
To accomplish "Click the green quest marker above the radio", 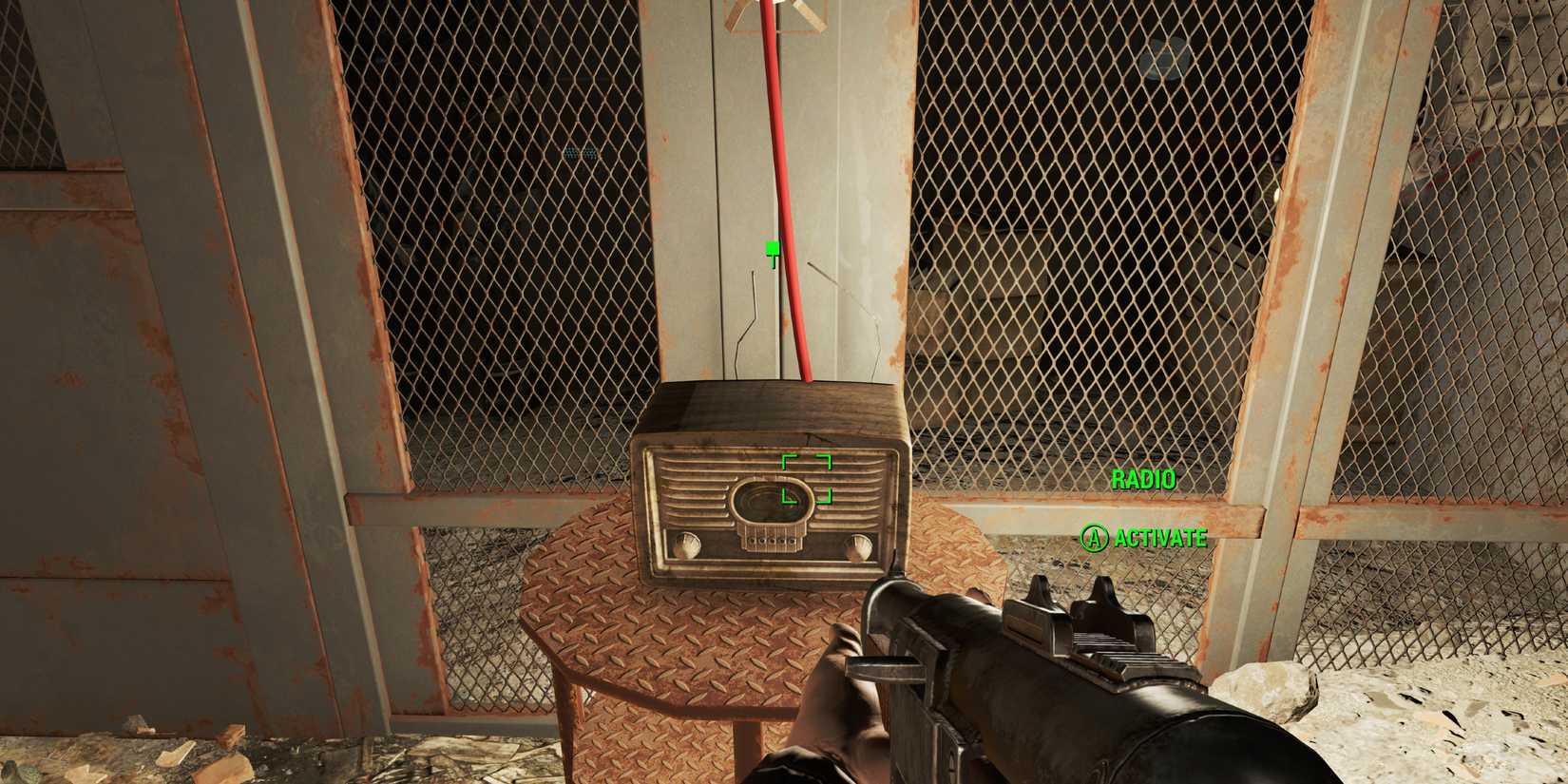I will pos(773,249).
